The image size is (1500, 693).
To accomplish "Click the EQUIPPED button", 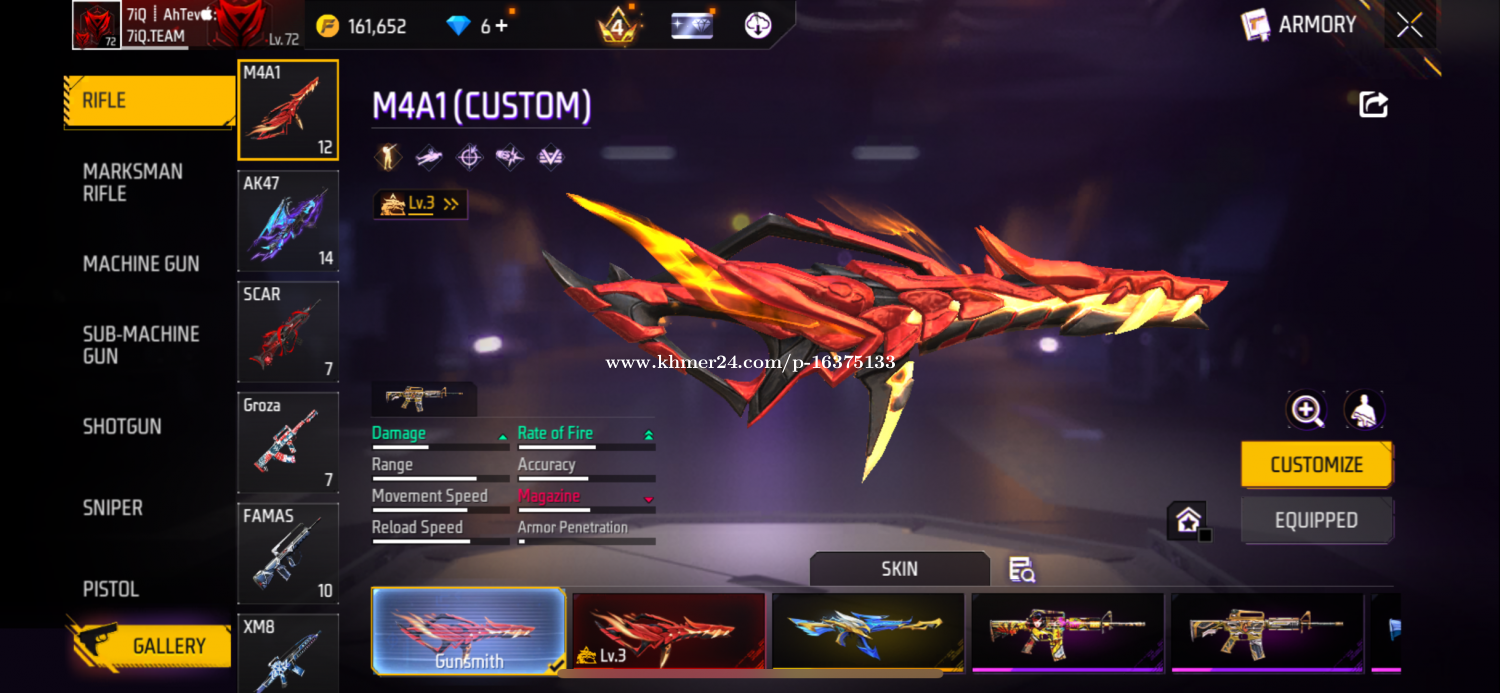I will [x=1316, y=521].
